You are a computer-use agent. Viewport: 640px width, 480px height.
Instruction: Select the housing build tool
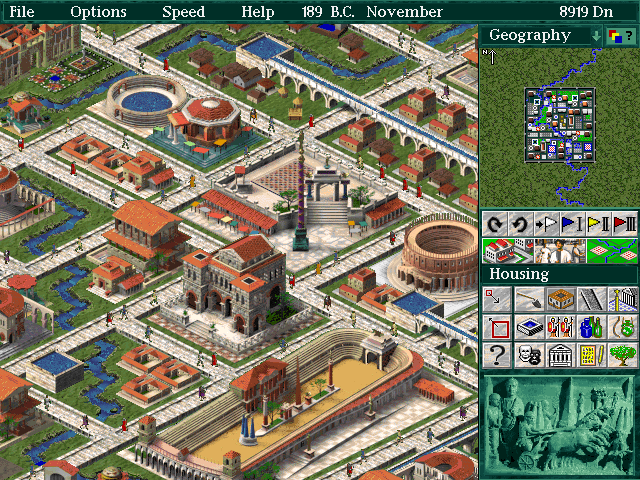560,299
